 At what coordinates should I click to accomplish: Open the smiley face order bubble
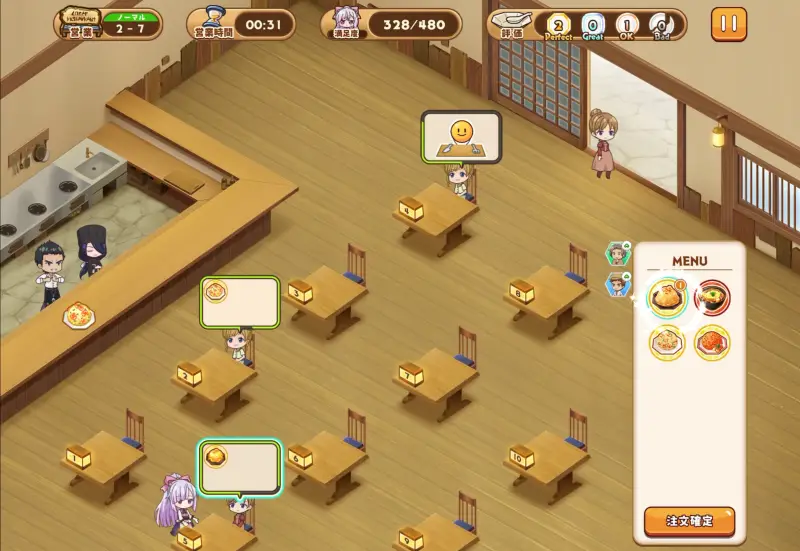point(461,136)
